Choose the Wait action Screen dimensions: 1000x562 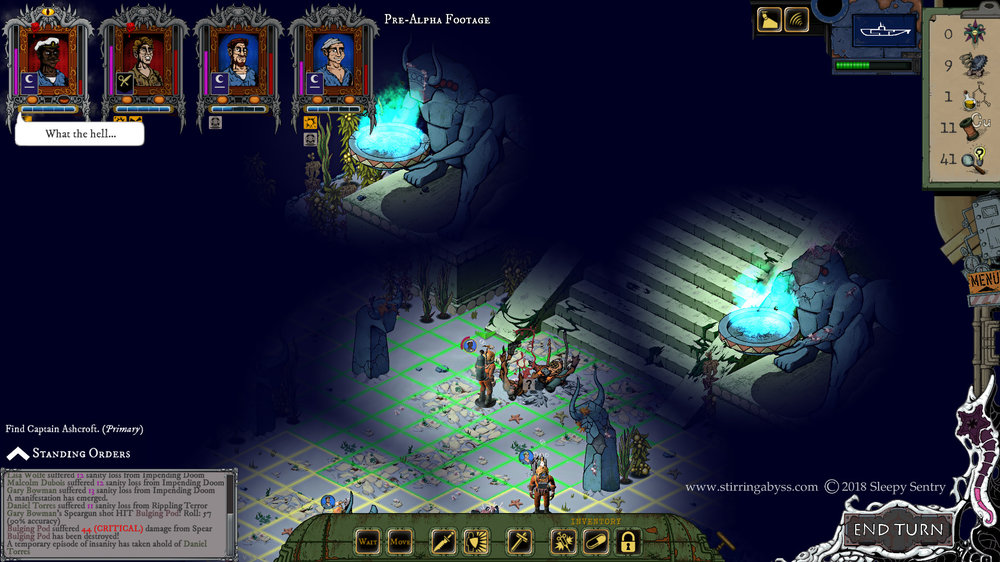click(x=369, y=541)
